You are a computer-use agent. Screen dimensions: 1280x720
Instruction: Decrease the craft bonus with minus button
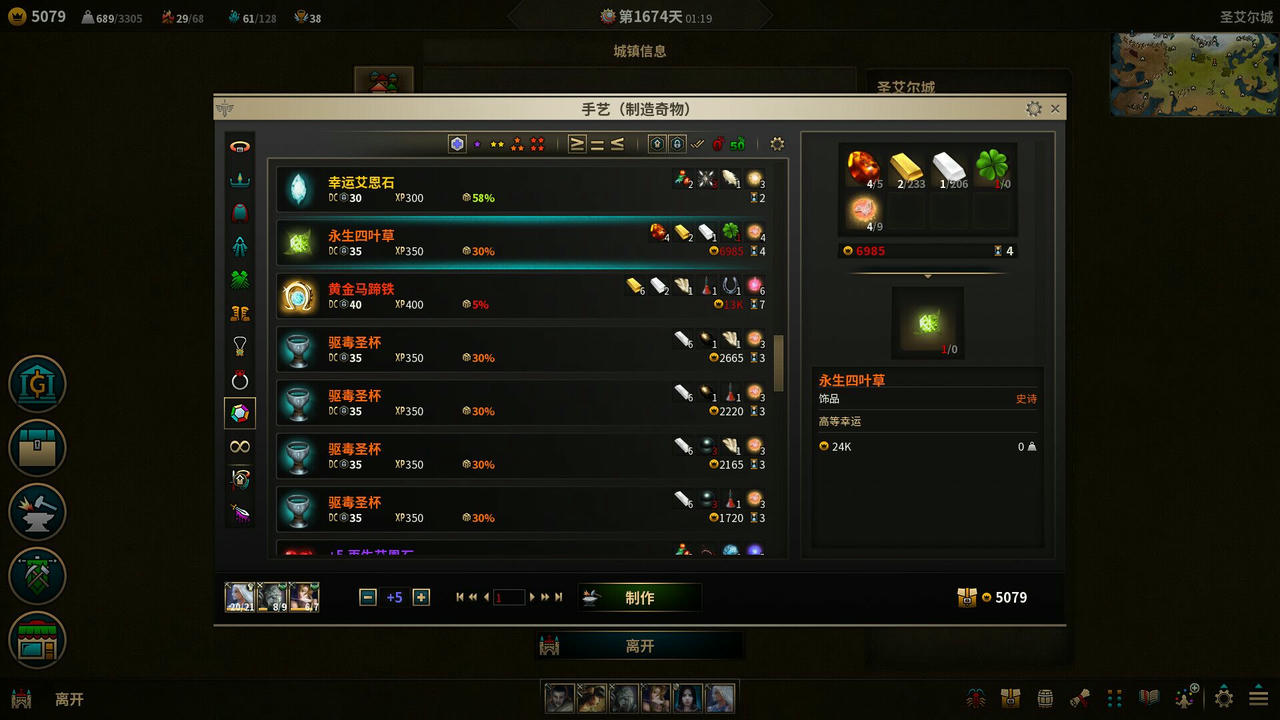pyautogui.click(x=367, y=597)
